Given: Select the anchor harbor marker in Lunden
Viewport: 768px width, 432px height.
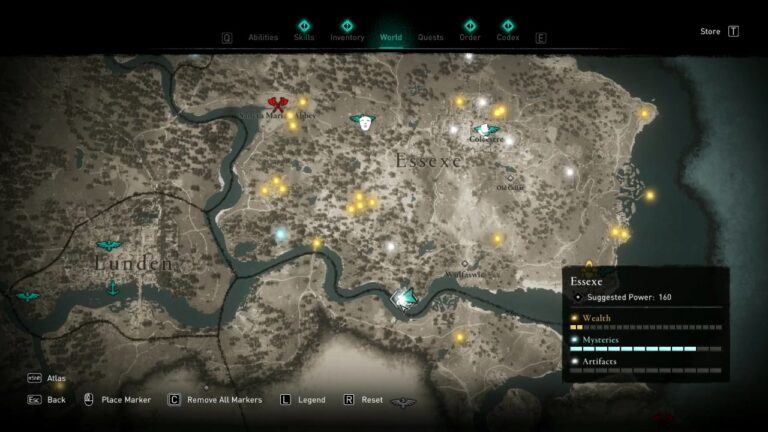Looking at the screenshot, I should [x=113, y=288].
